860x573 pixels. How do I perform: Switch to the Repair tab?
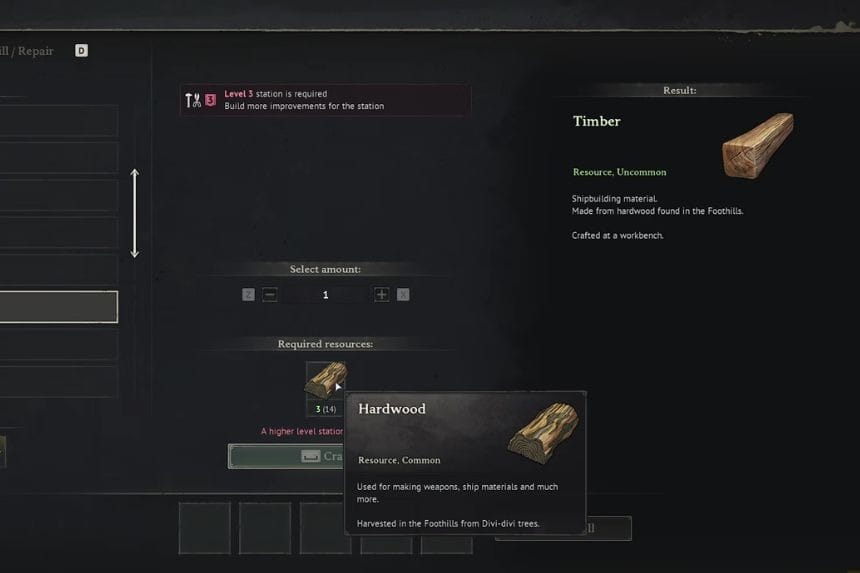[x=34, y=51]
